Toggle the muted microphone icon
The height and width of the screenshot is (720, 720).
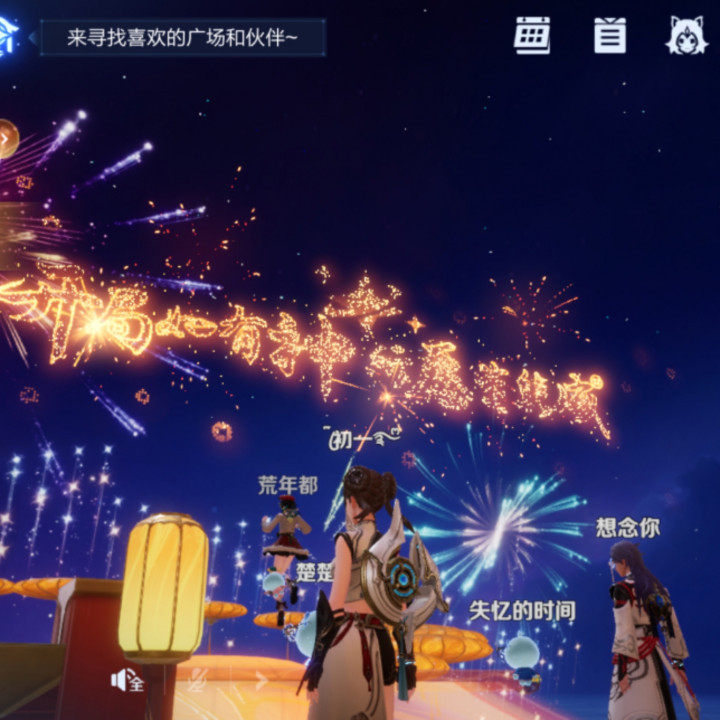197,681
